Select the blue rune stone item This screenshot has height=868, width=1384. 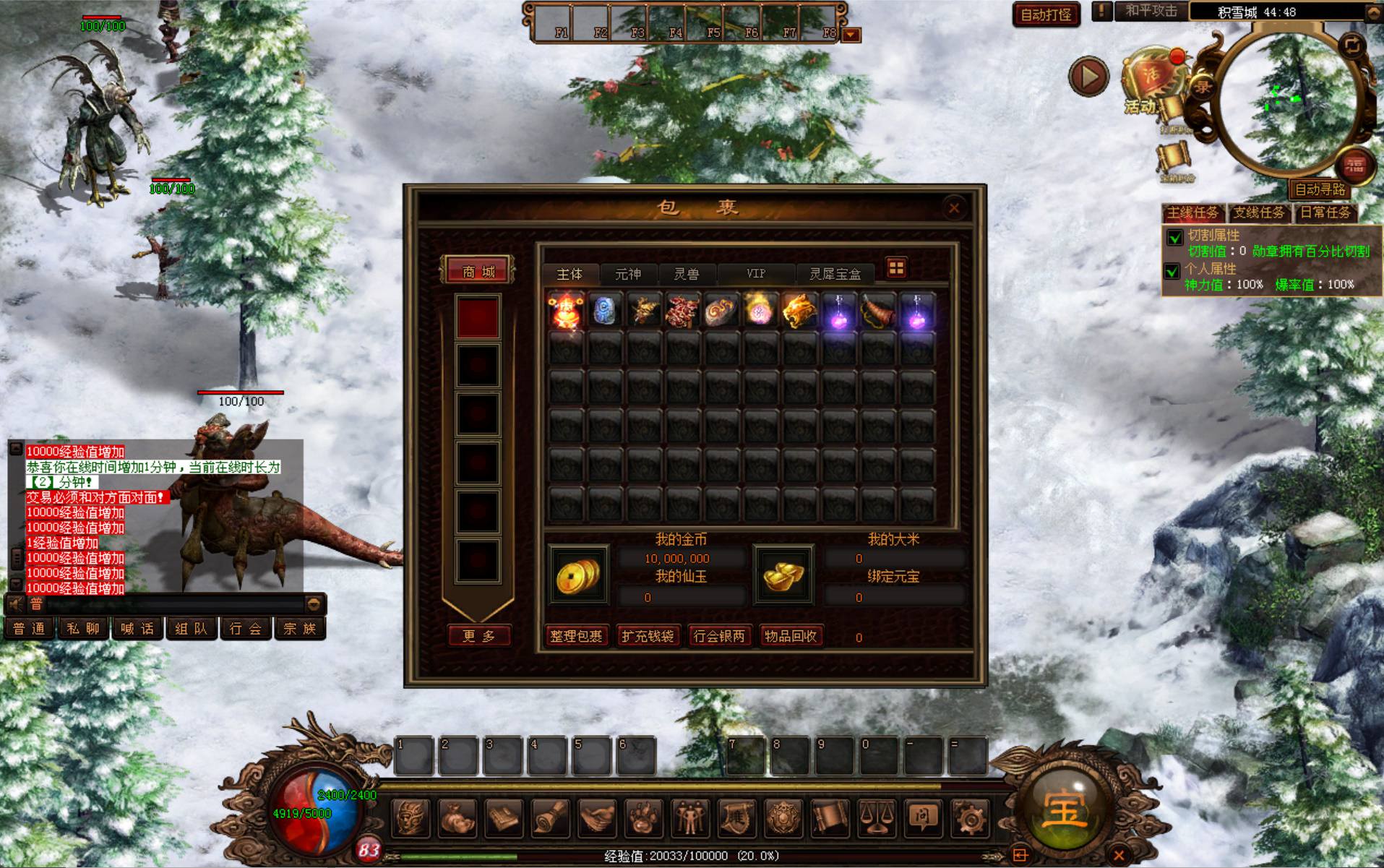click(x=604, y=312)
